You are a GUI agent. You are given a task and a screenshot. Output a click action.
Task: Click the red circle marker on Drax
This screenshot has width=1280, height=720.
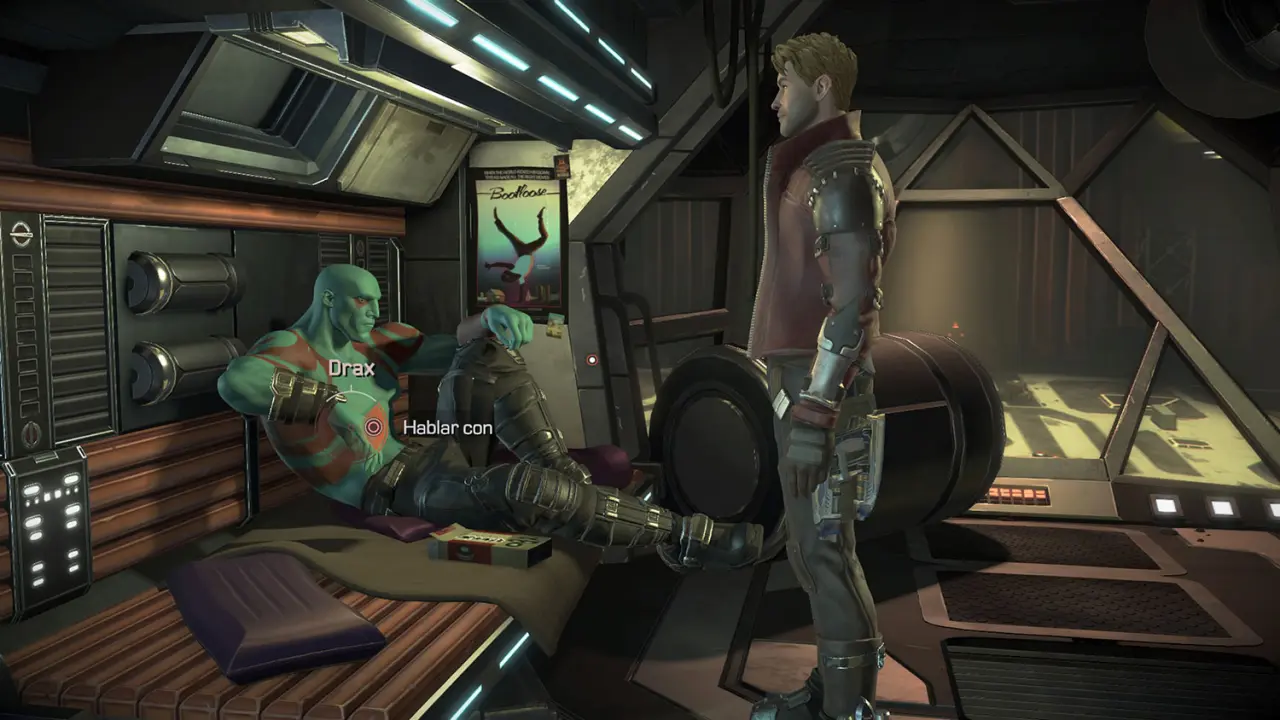(x=374, y=427)
